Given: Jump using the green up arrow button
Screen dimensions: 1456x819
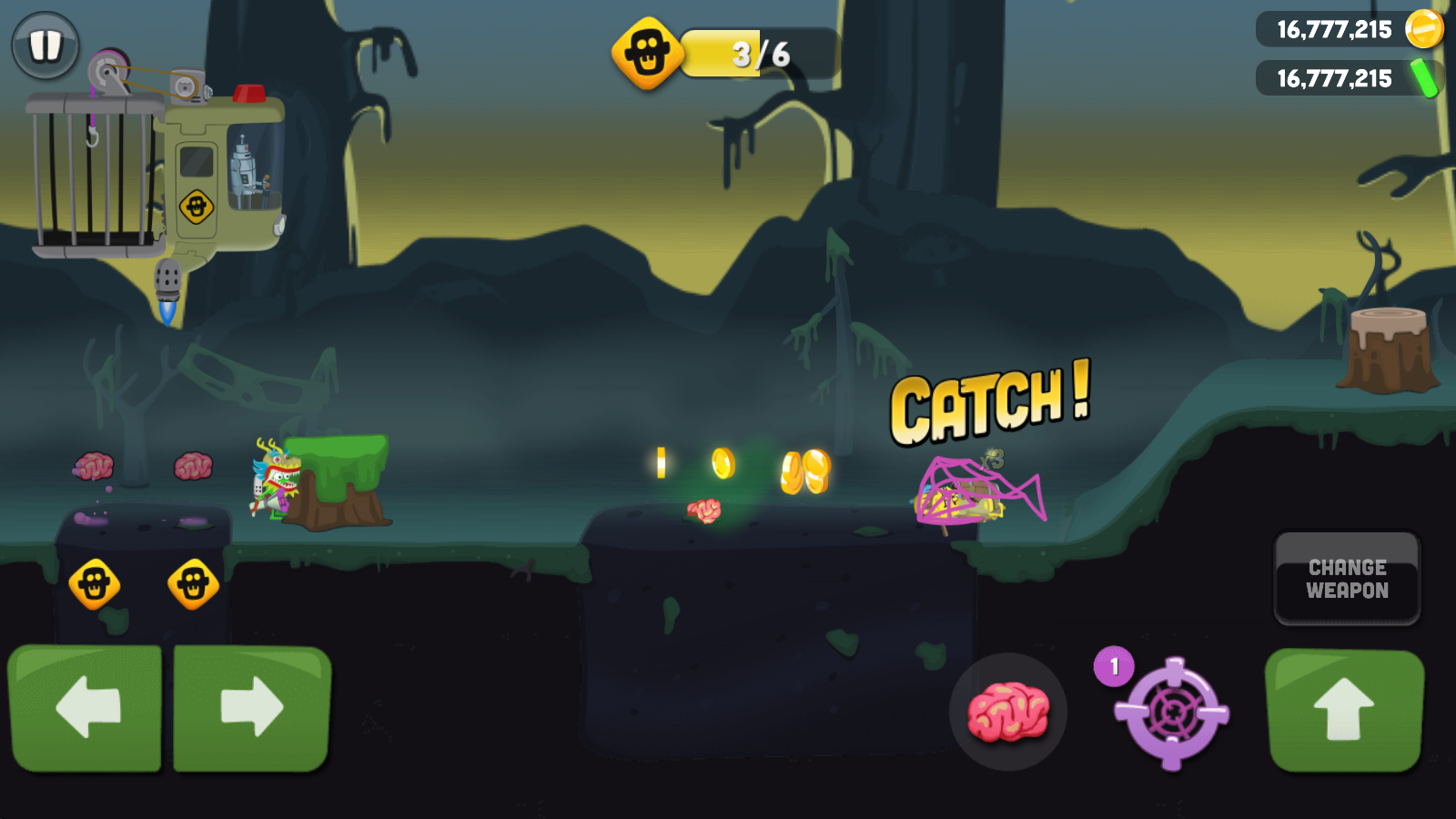Looking at the screenshot, I should point(1344,710).
